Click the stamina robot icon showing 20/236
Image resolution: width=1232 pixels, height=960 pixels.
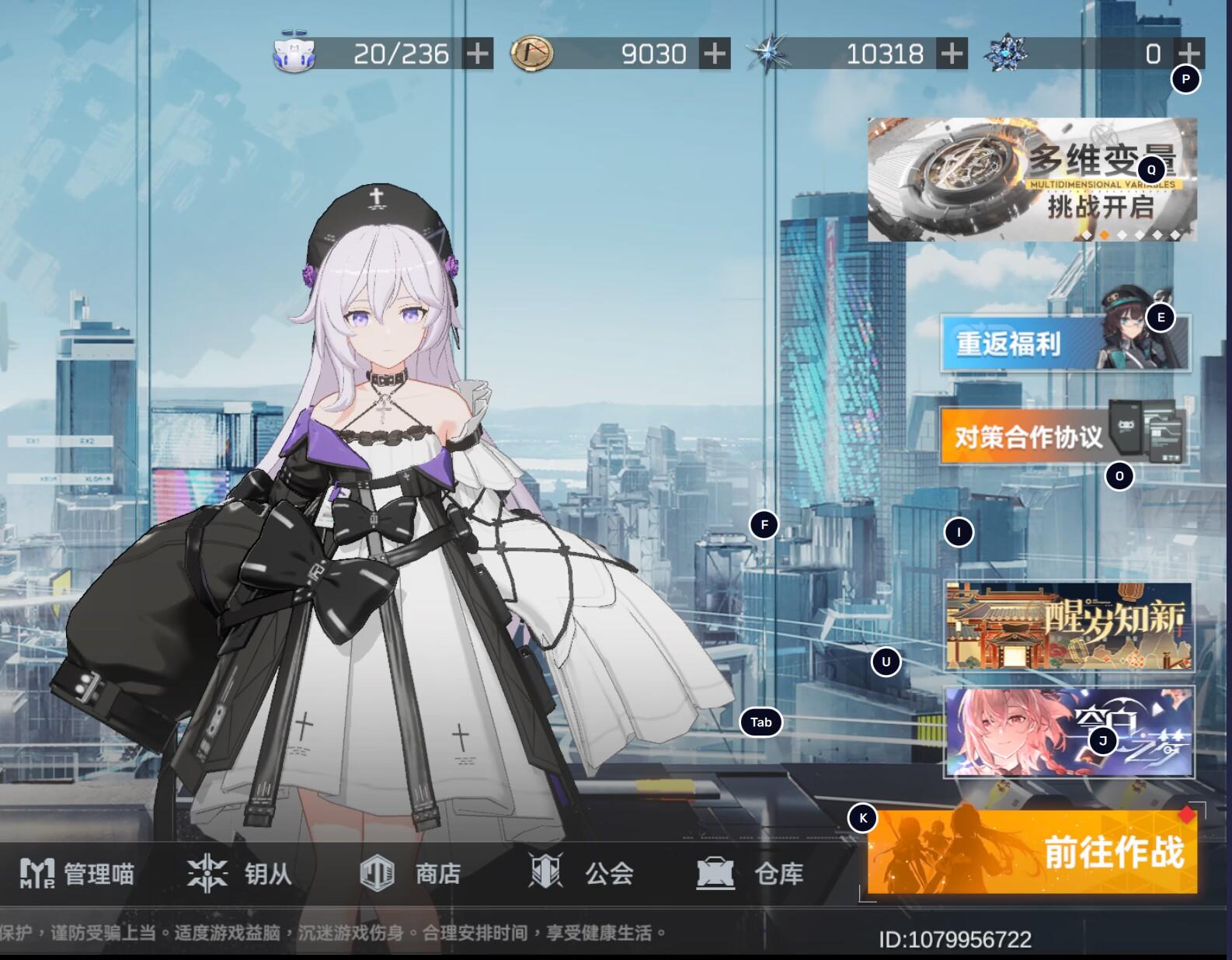point(296,51)
